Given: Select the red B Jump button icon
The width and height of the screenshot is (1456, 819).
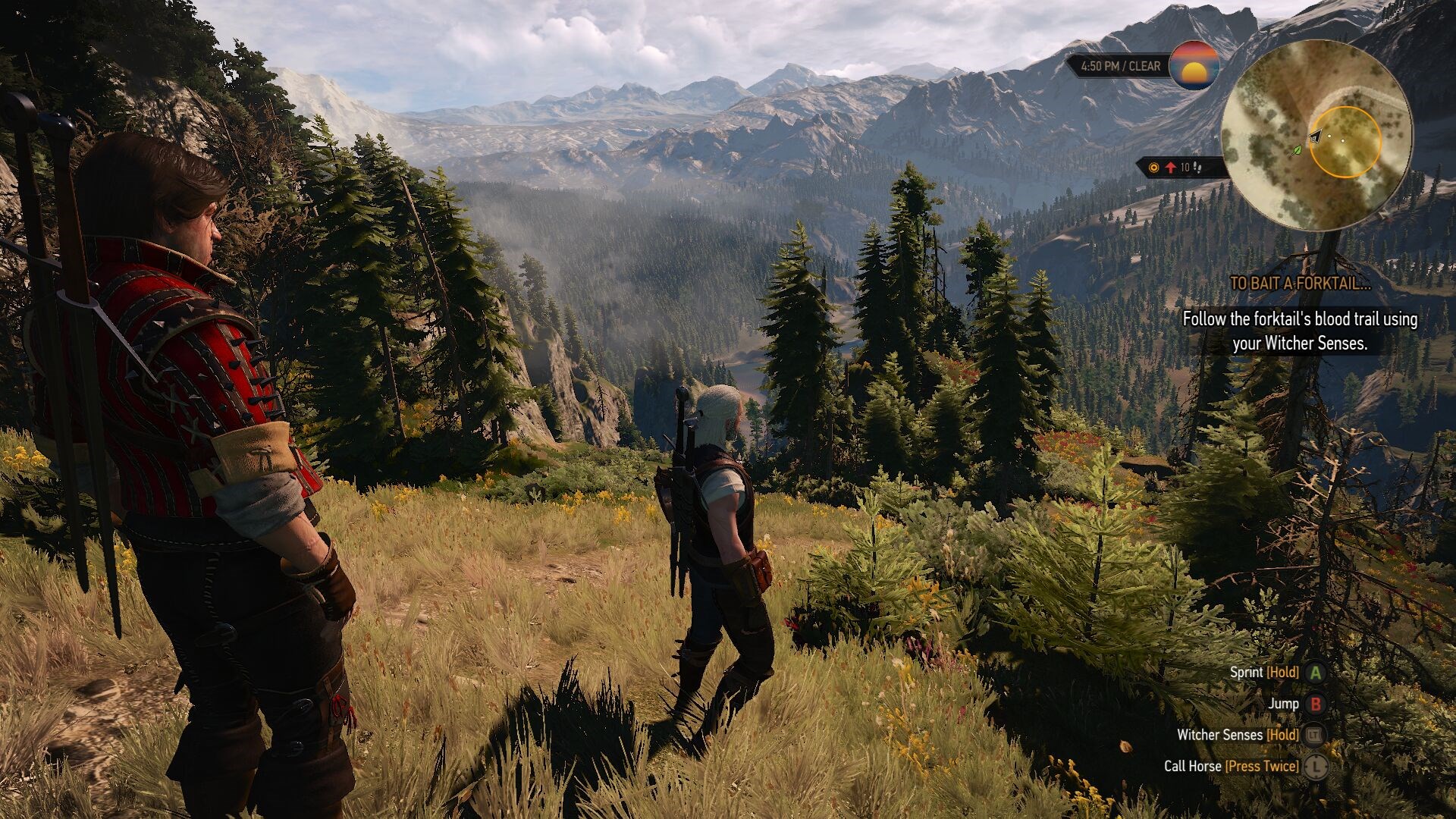Looking at the screenshot, I should coord(1316,704).
